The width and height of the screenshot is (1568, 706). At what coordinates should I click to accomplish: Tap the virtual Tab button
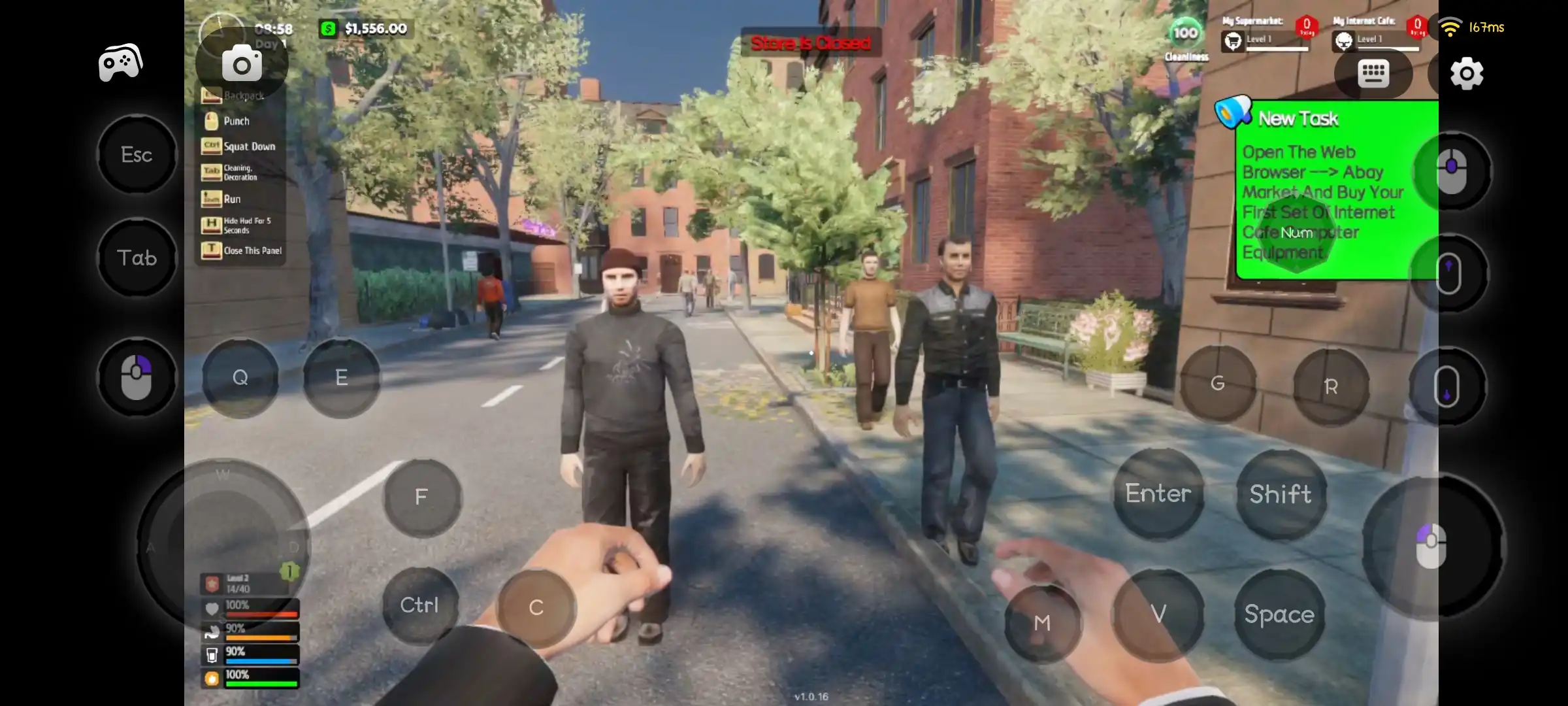point(137,258)
